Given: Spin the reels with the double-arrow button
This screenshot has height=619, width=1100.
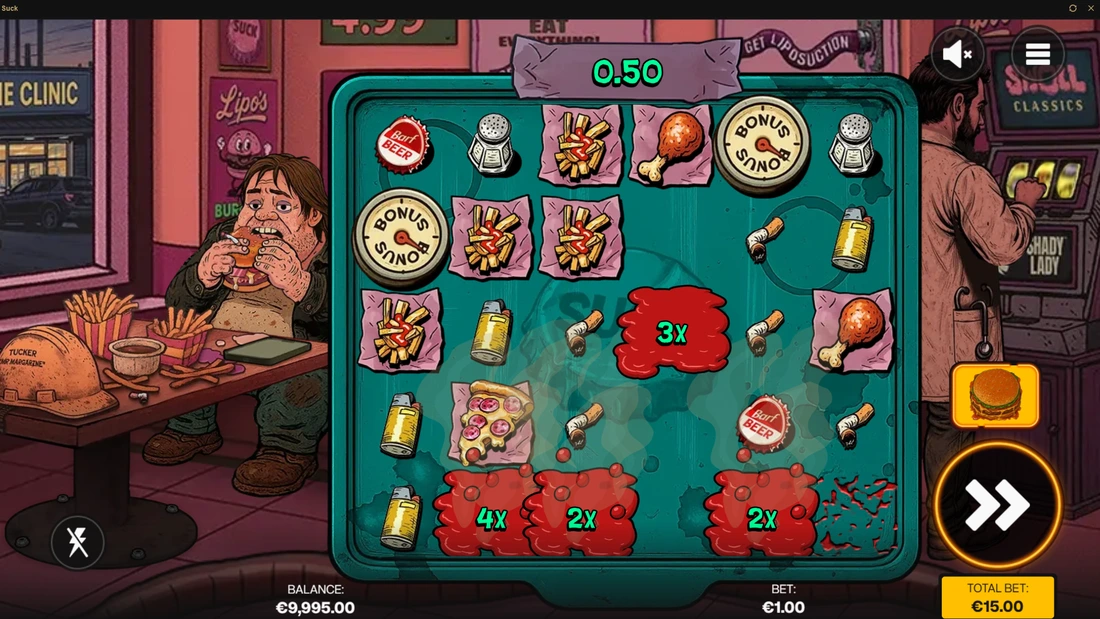Looking at the screenshot, I should tap(997, 505).
